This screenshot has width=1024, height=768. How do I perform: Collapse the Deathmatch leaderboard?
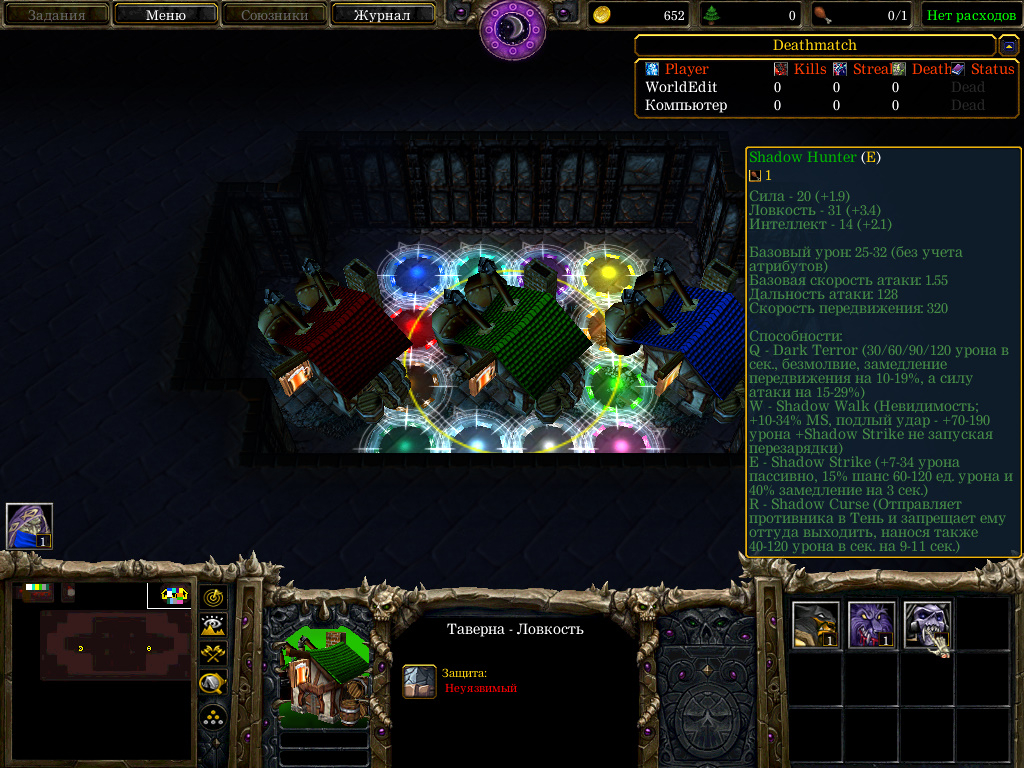click(1009, 45)
